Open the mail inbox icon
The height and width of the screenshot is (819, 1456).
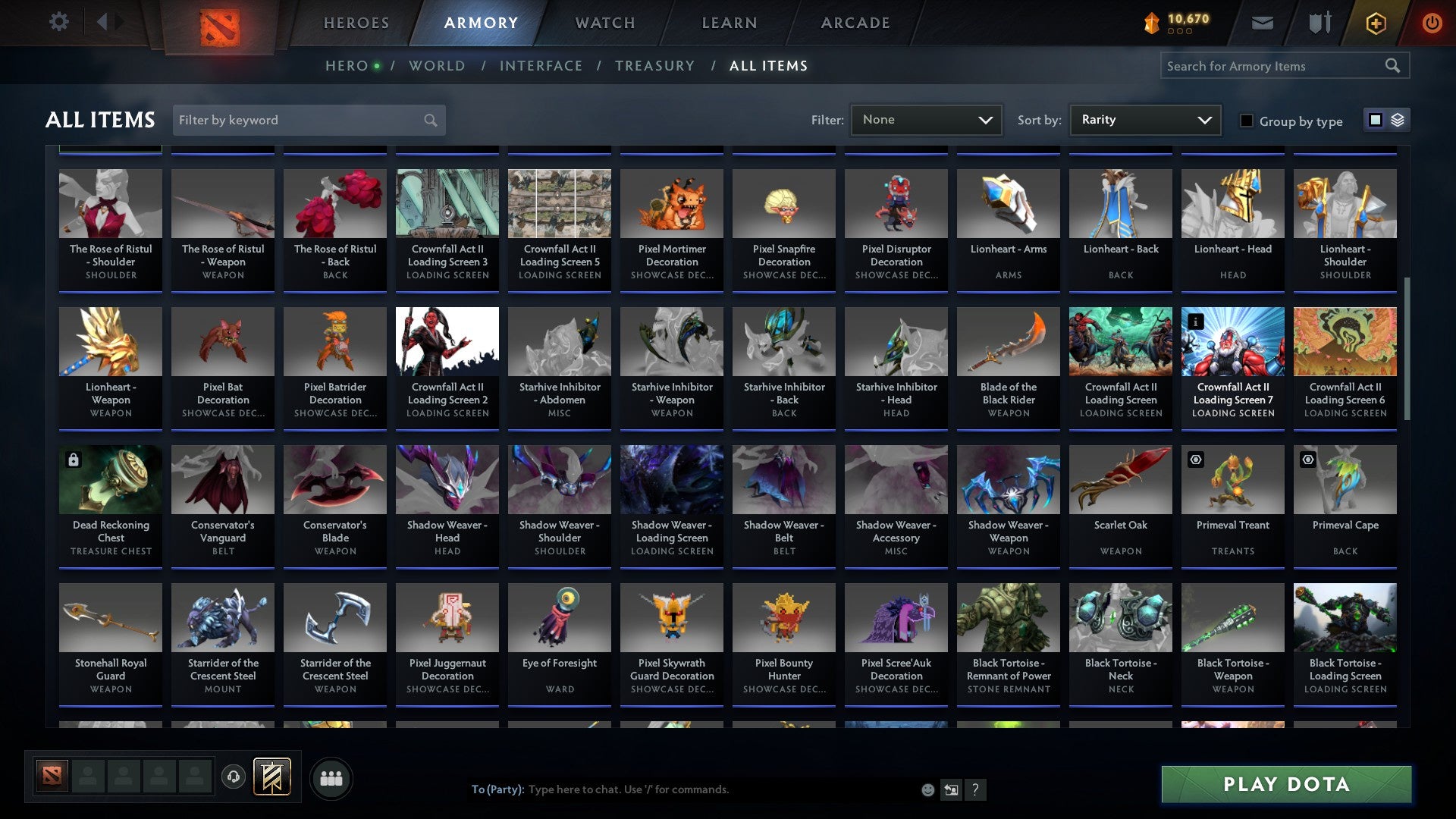1263,23
